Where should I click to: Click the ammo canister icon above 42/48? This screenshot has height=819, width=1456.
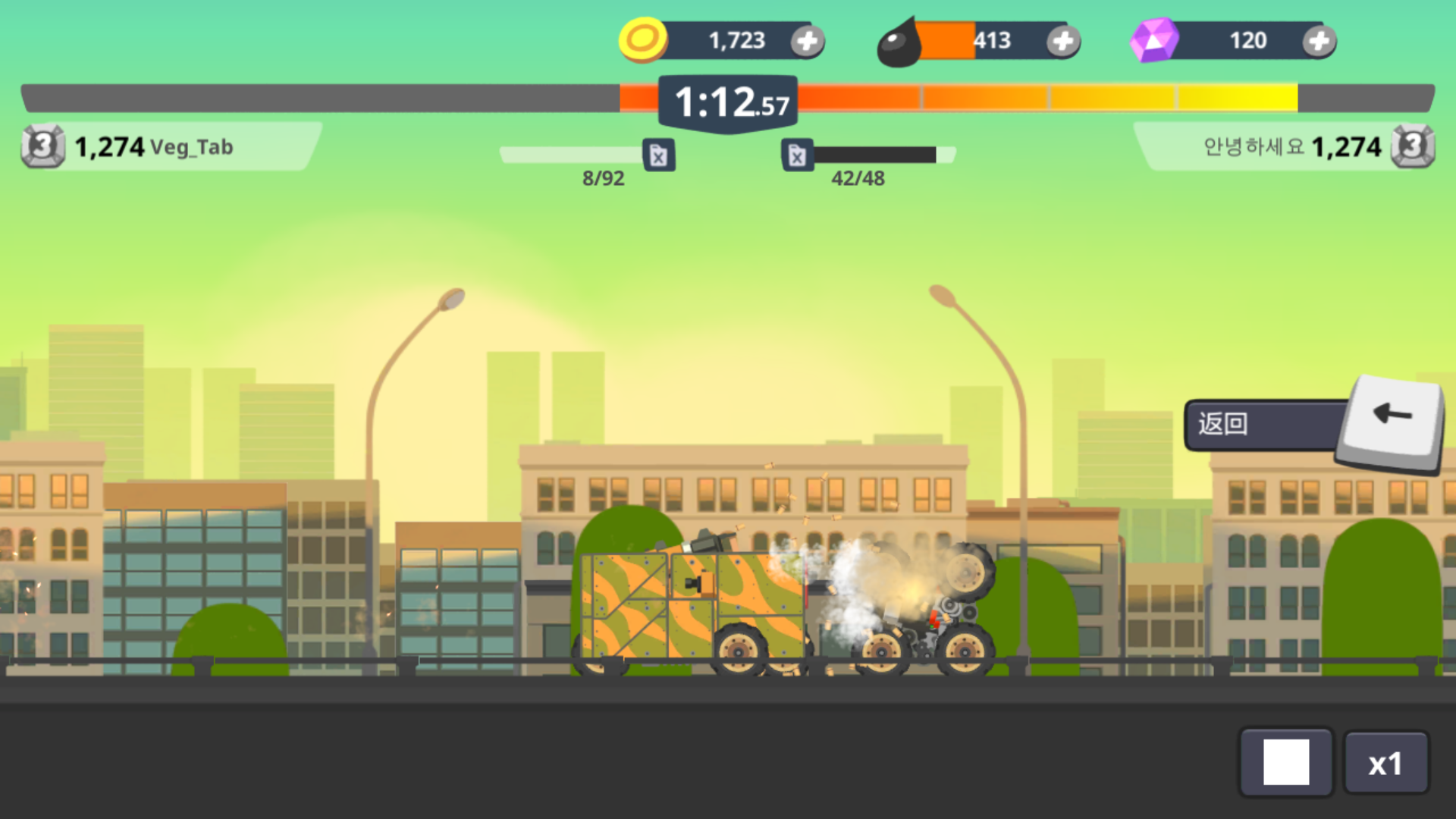coord(798,155)
